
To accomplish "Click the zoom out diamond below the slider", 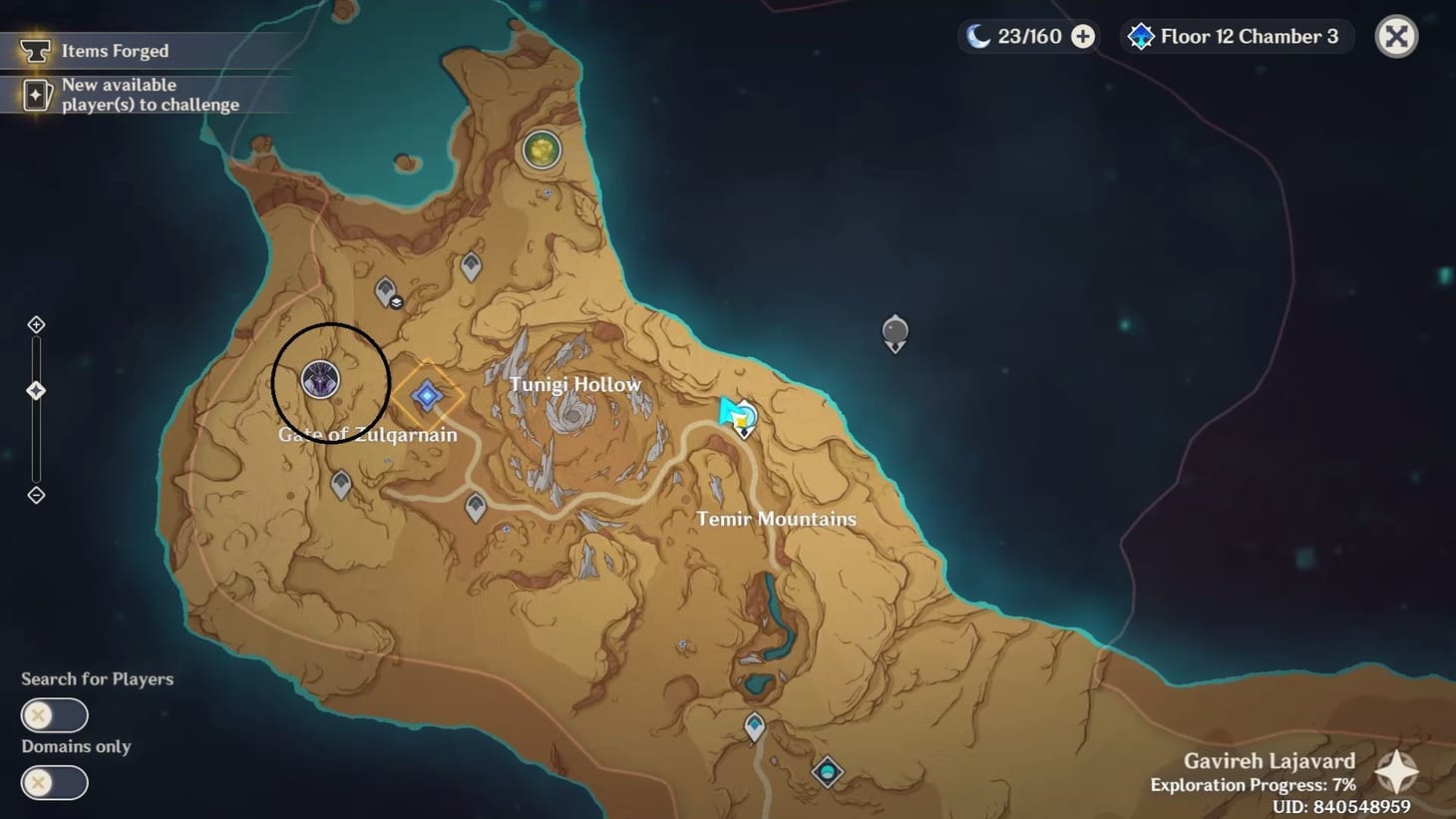I will click(x=36, y=495).
